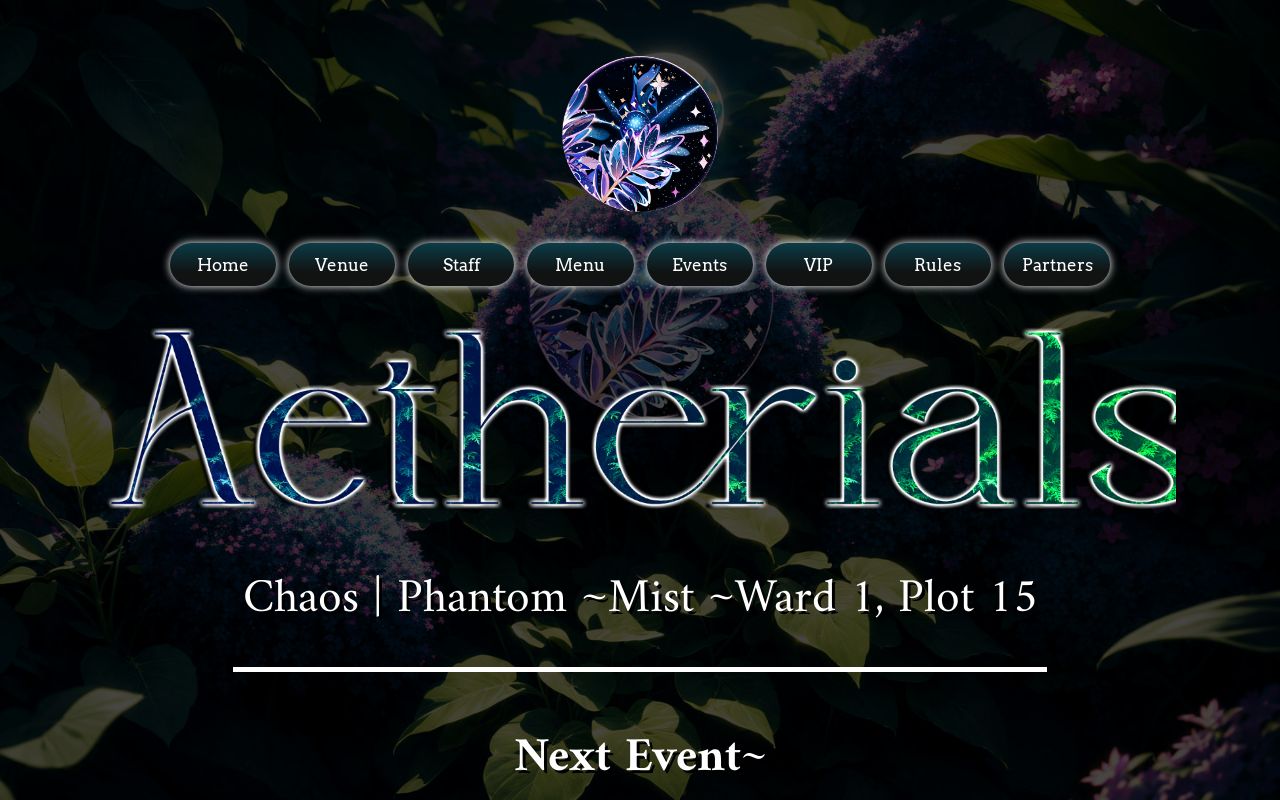The height and width of the screenshot is (800, 1280).
Task: Visit the Partners page
Action: pyautogui.click(x=1056, y=265)
